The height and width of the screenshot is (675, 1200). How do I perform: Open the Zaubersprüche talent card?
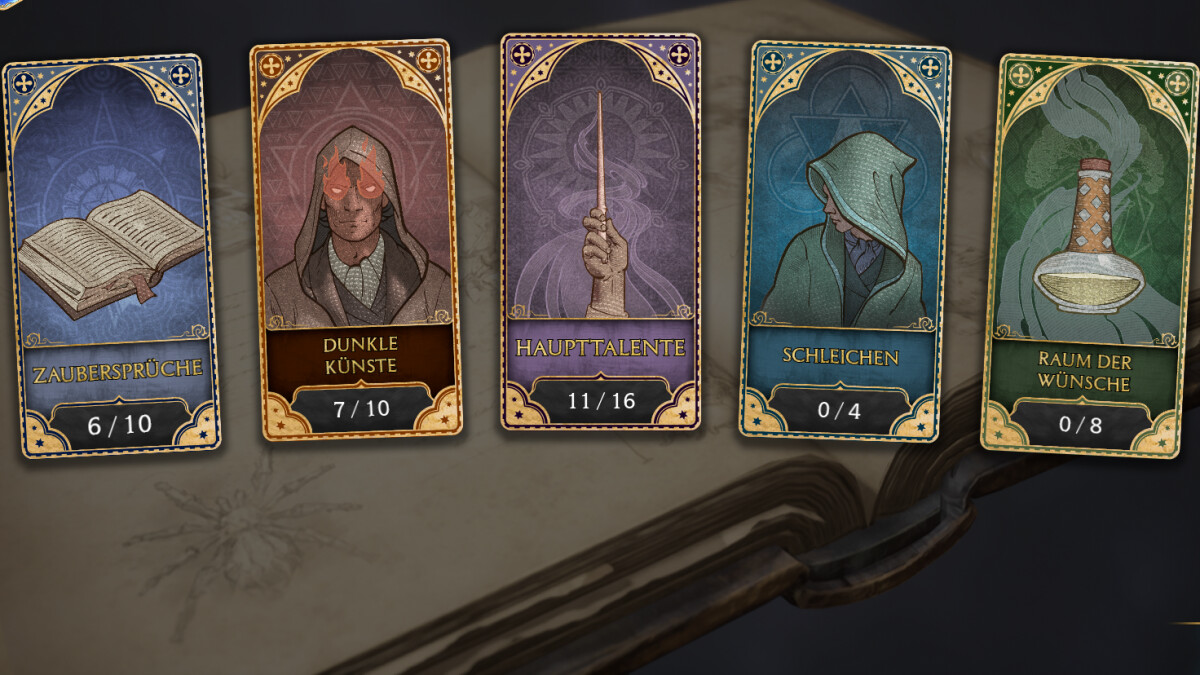tap(111, 255)
